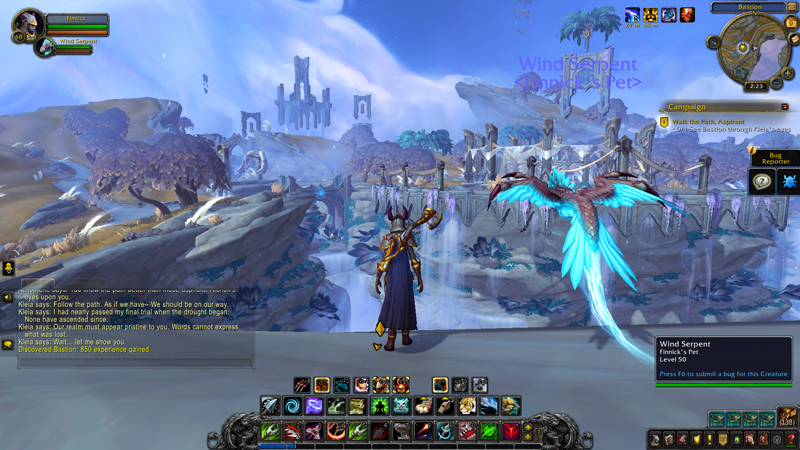Open the Bug Reporter question-mark button
Screen dimensions: 800x450
761,181
